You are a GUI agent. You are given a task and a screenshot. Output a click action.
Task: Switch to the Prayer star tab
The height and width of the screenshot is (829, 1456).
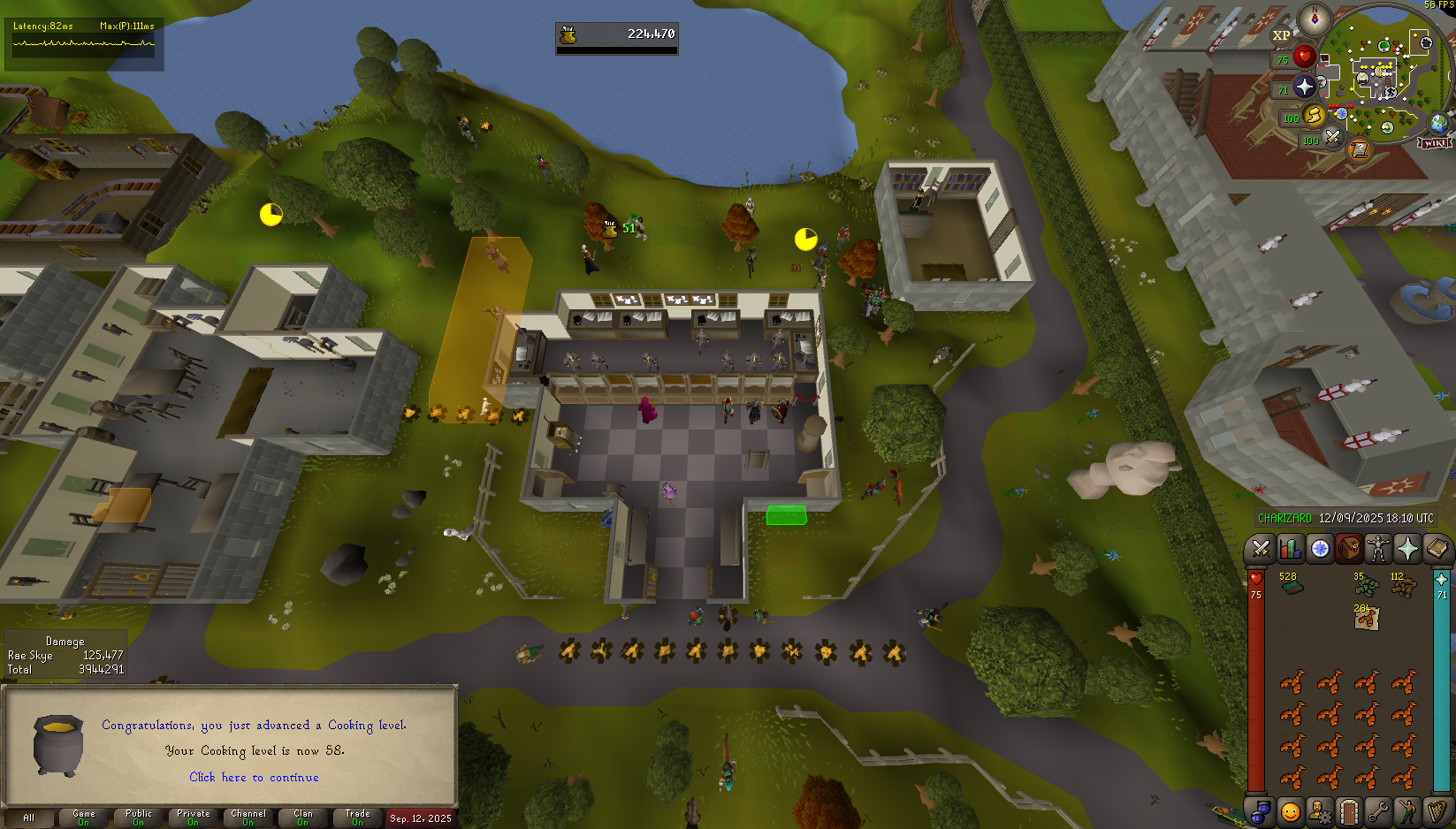[x=1406, y=549]
